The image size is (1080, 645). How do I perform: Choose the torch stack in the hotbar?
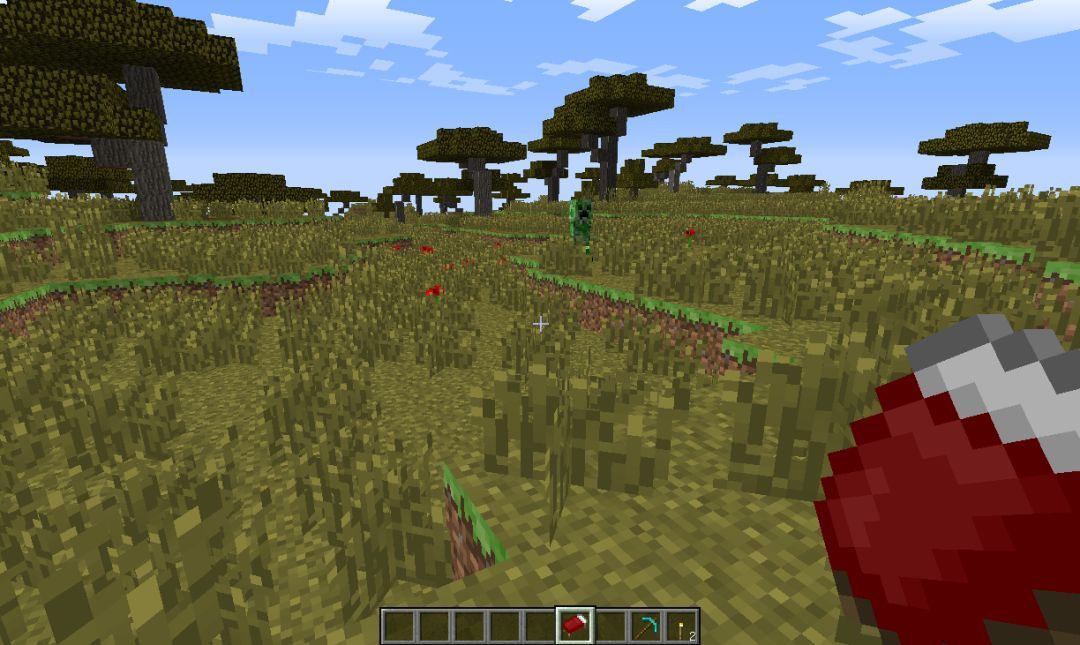[x=681, y=626]
